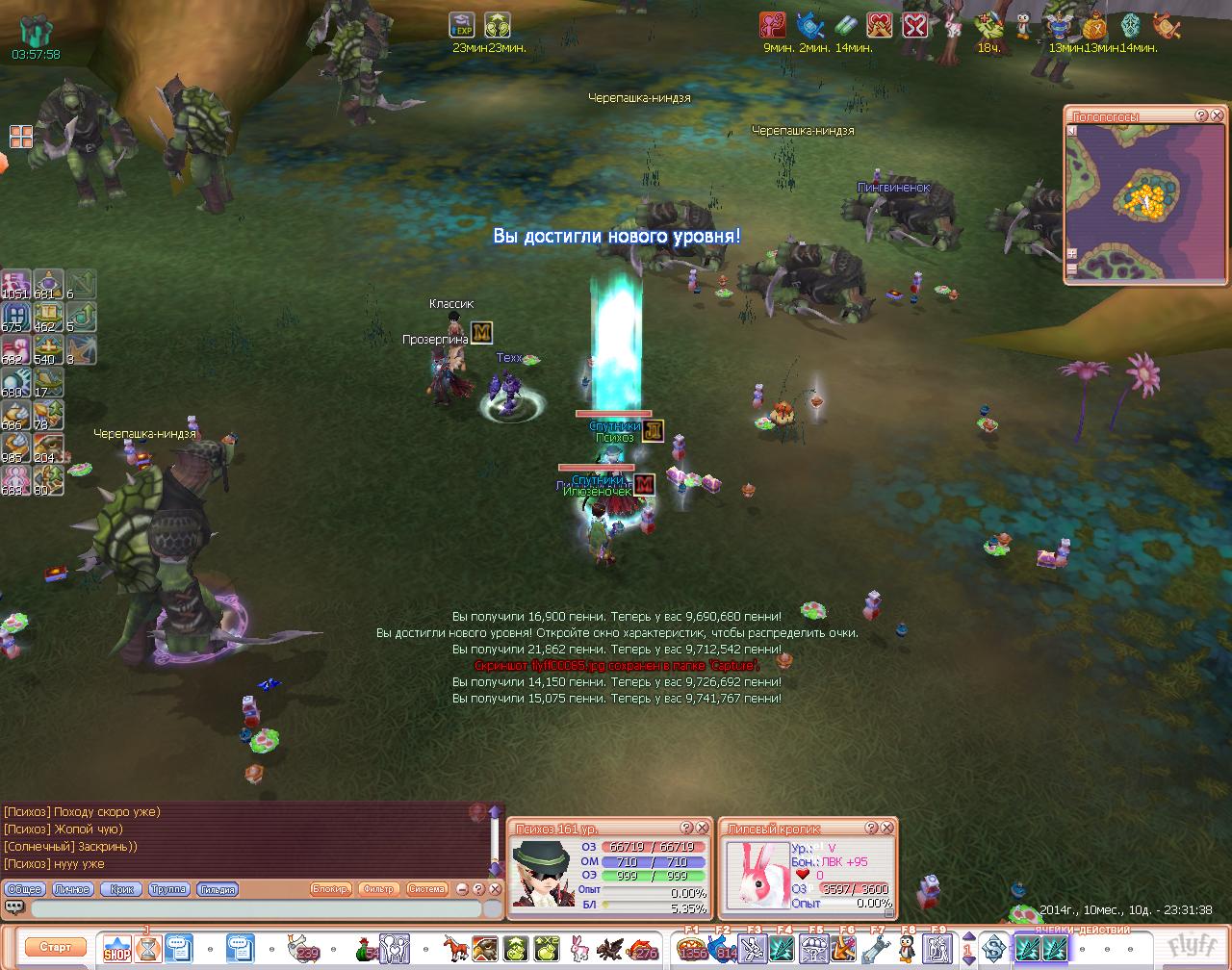The image size is (1232, 970).
Task: Toggle the Система chat button
Action: (427, 889)
